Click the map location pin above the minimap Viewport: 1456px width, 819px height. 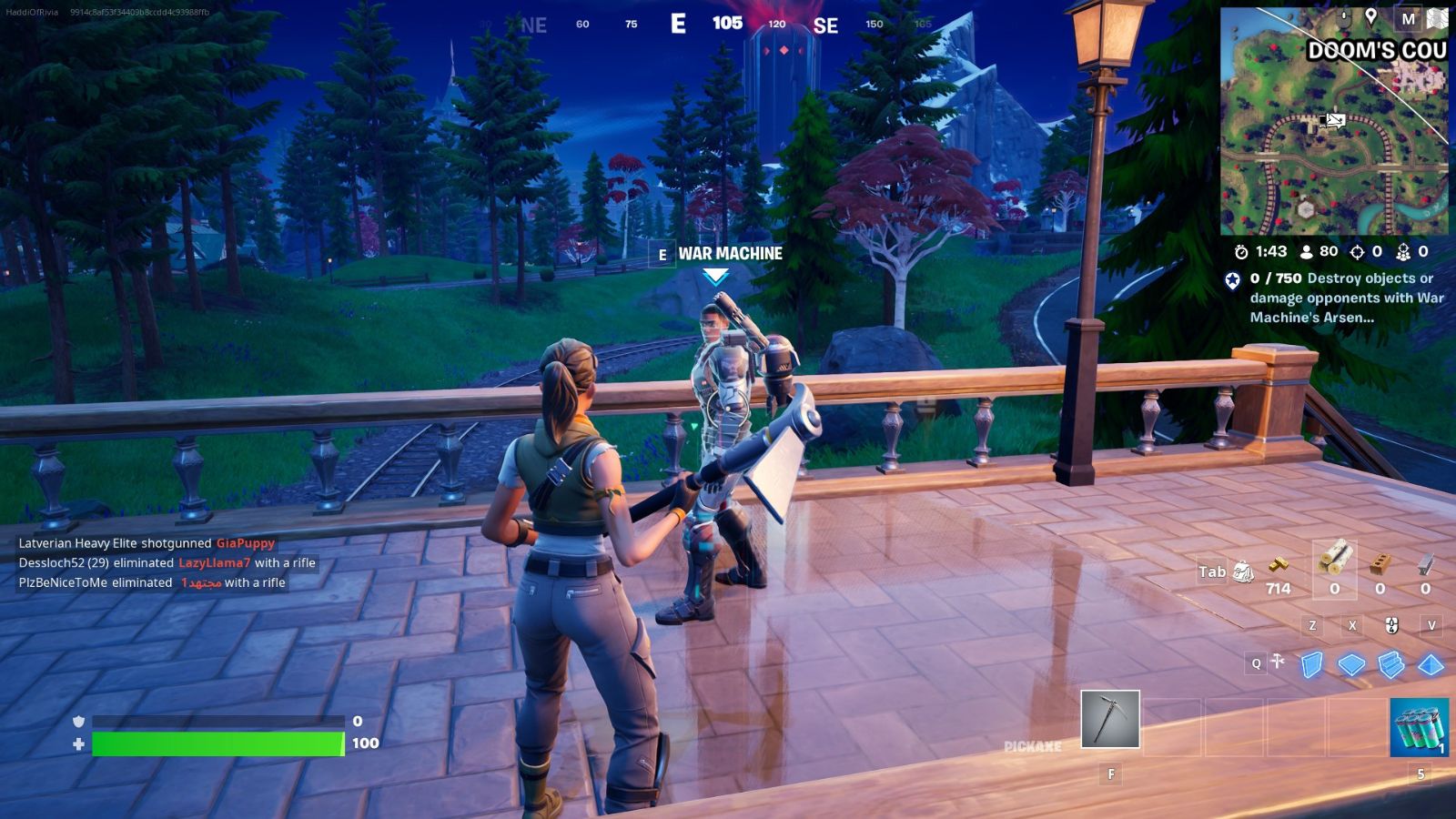click(1371, 16)
